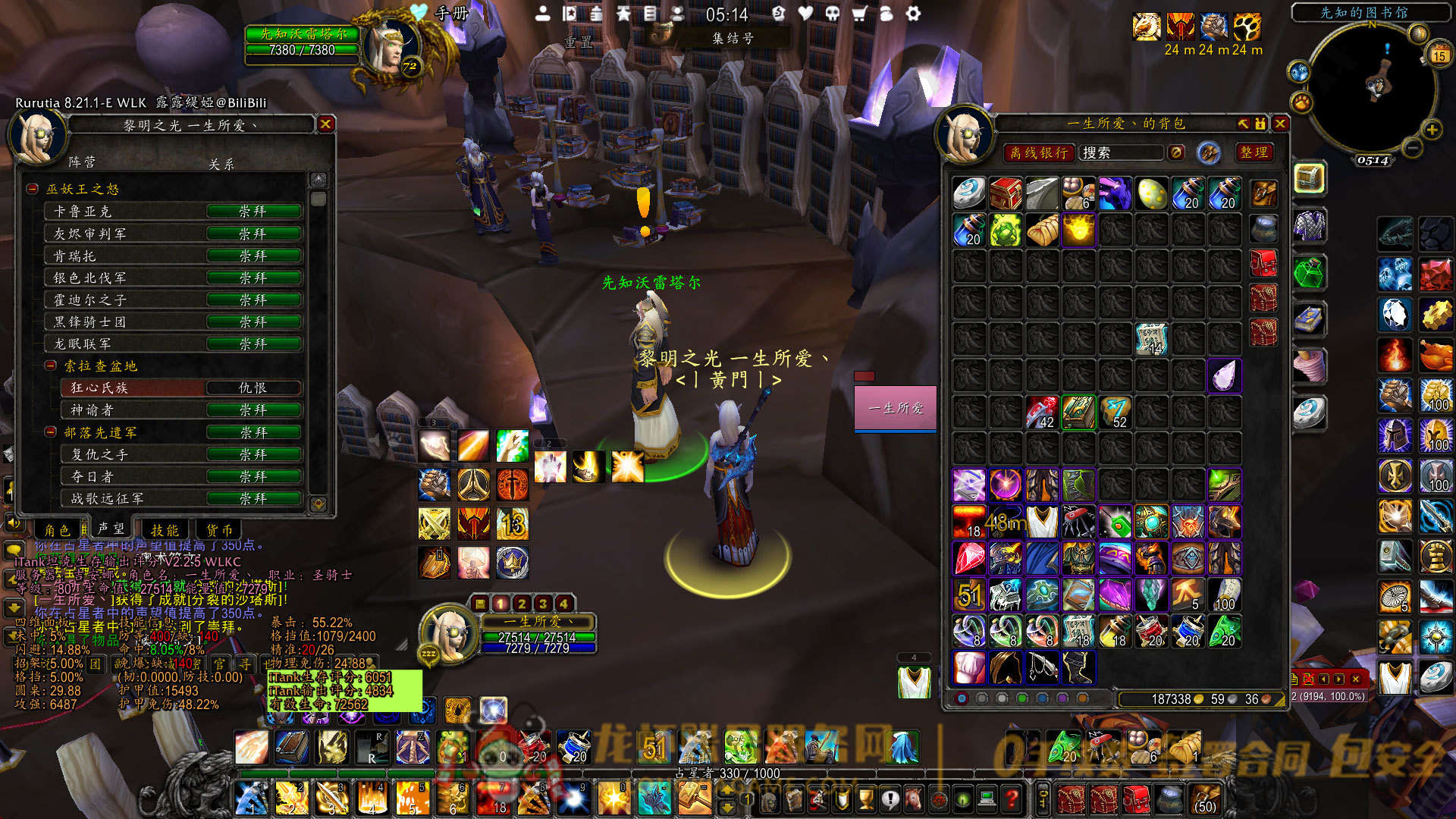This screenshot has width=1456, height=819.
Task: Open the 离线银行 offline bank
Action: coord(1038,152)
